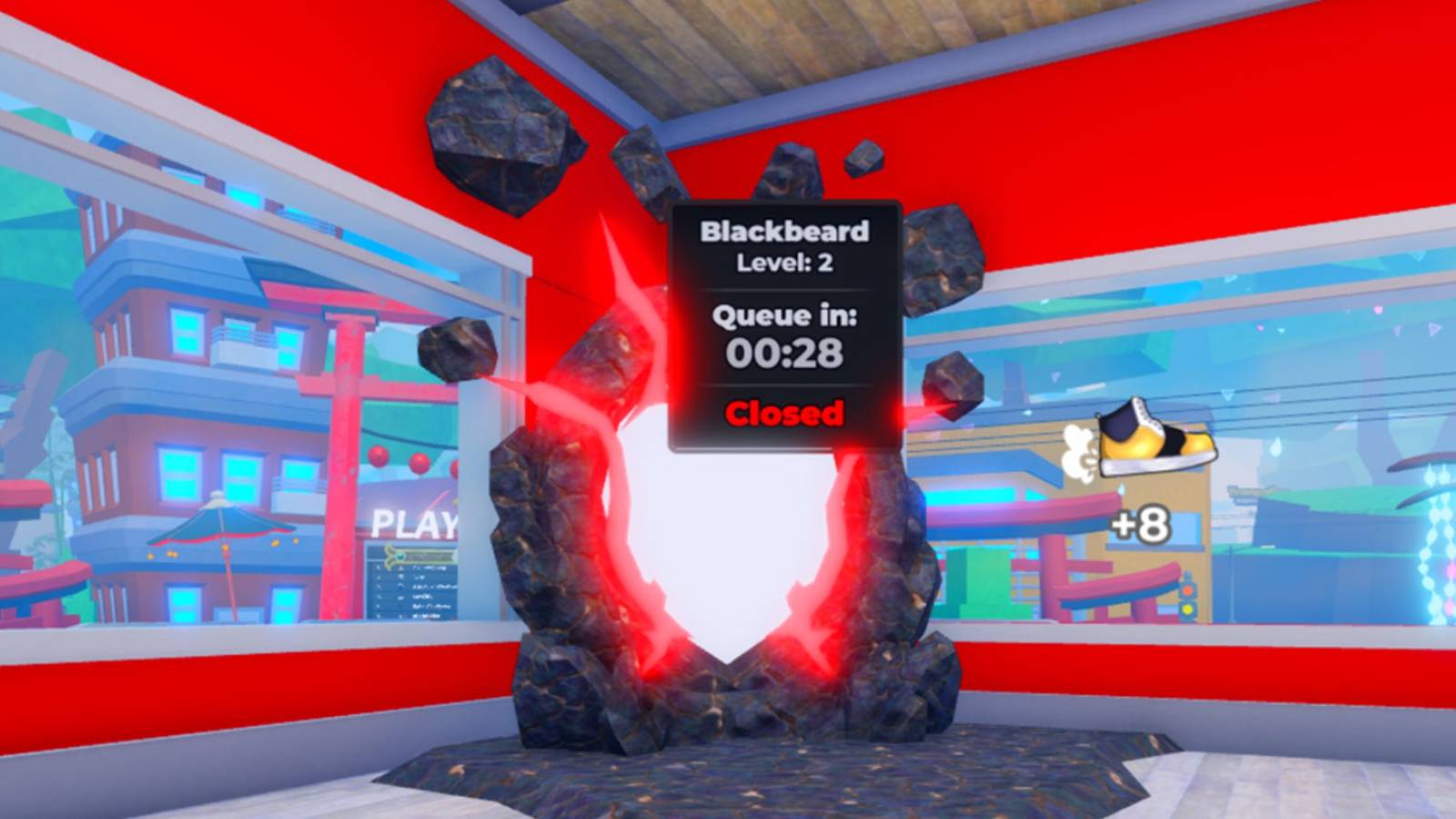Open the Blackbeard panel title
Image resolution: width=1456 pixels, height=819 pixels.
click(x=784, y=231)
